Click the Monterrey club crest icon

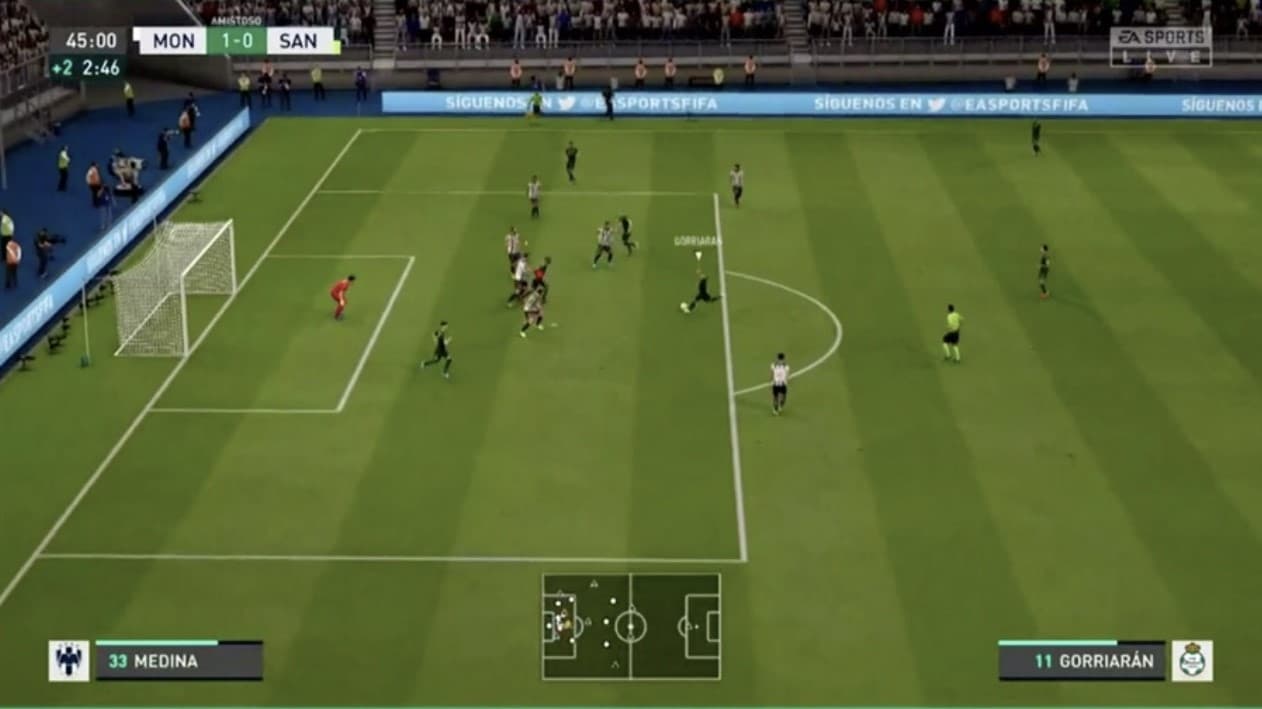click(68, 661)
